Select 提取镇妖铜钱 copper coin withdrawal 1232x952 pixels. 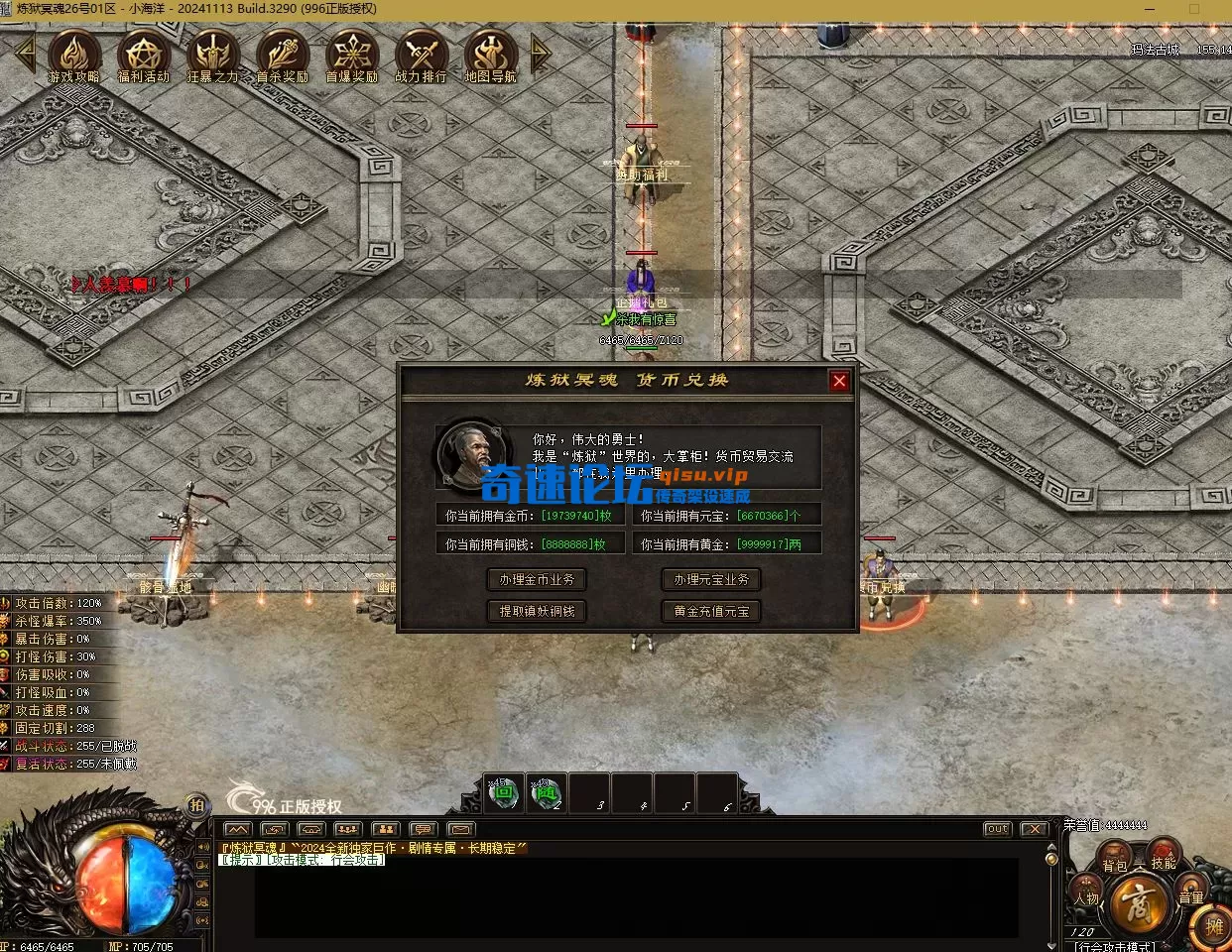coord(537,612)
